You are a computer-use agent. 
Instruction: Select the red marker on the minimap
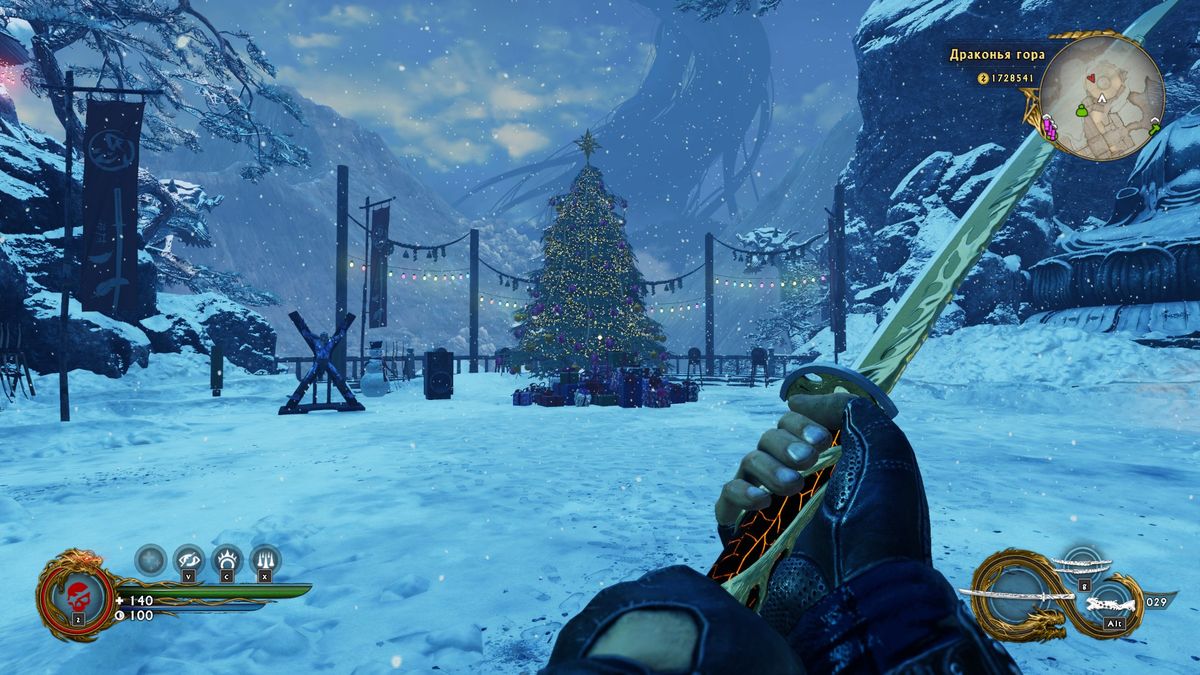1090,77
